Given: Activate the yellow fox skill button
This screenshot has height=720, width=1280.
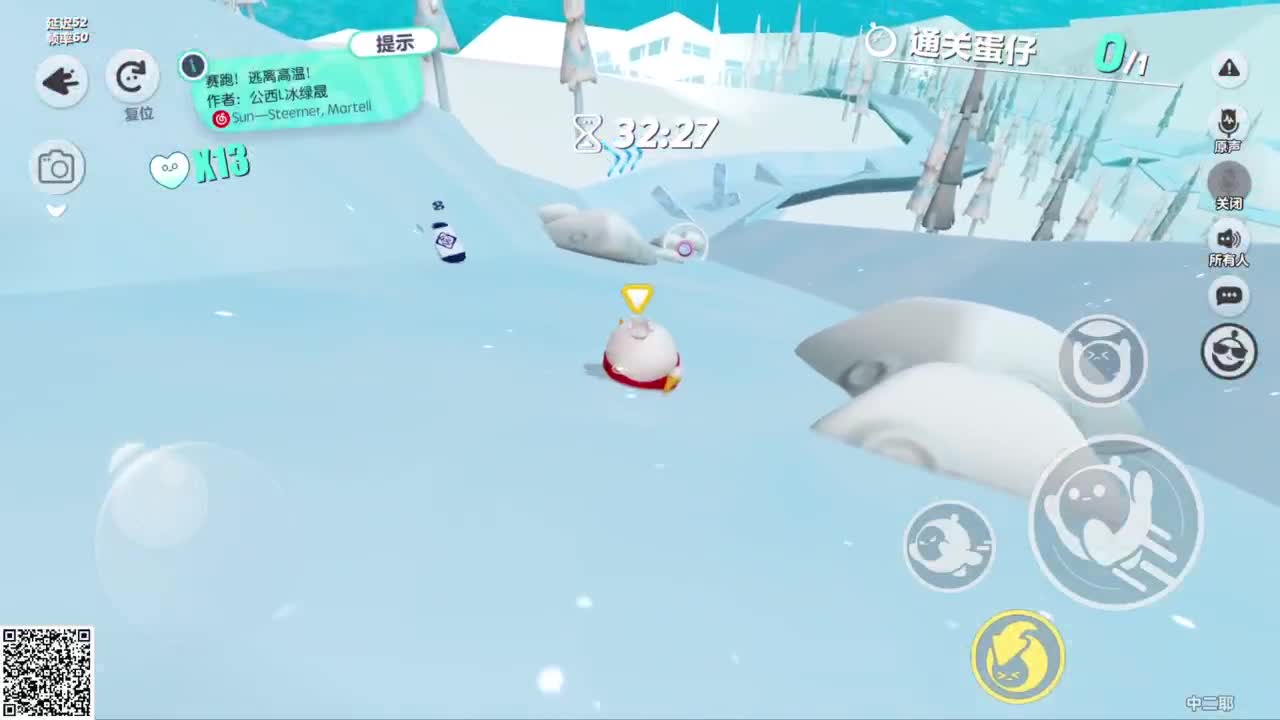Looking at the screenshot, I should tap(1016, 655).
